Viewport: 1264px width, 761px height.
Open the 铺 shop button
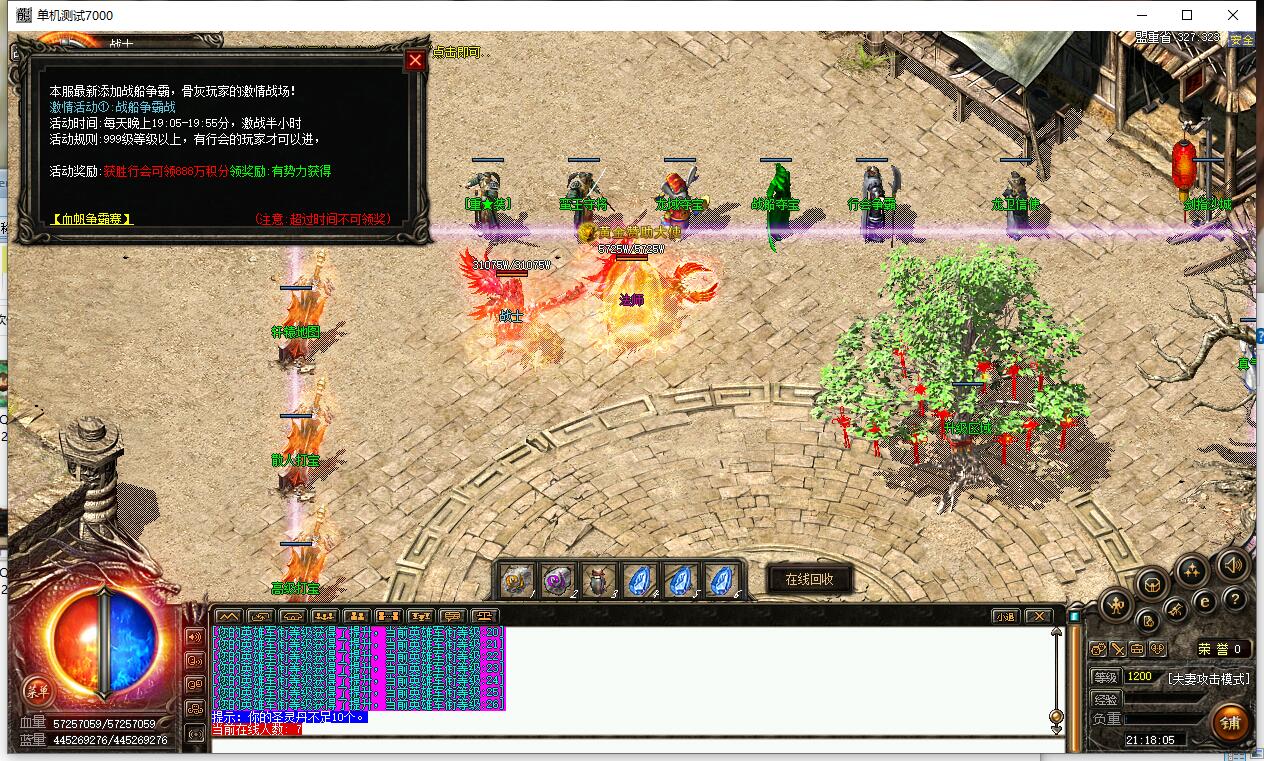pos(1229,723)
